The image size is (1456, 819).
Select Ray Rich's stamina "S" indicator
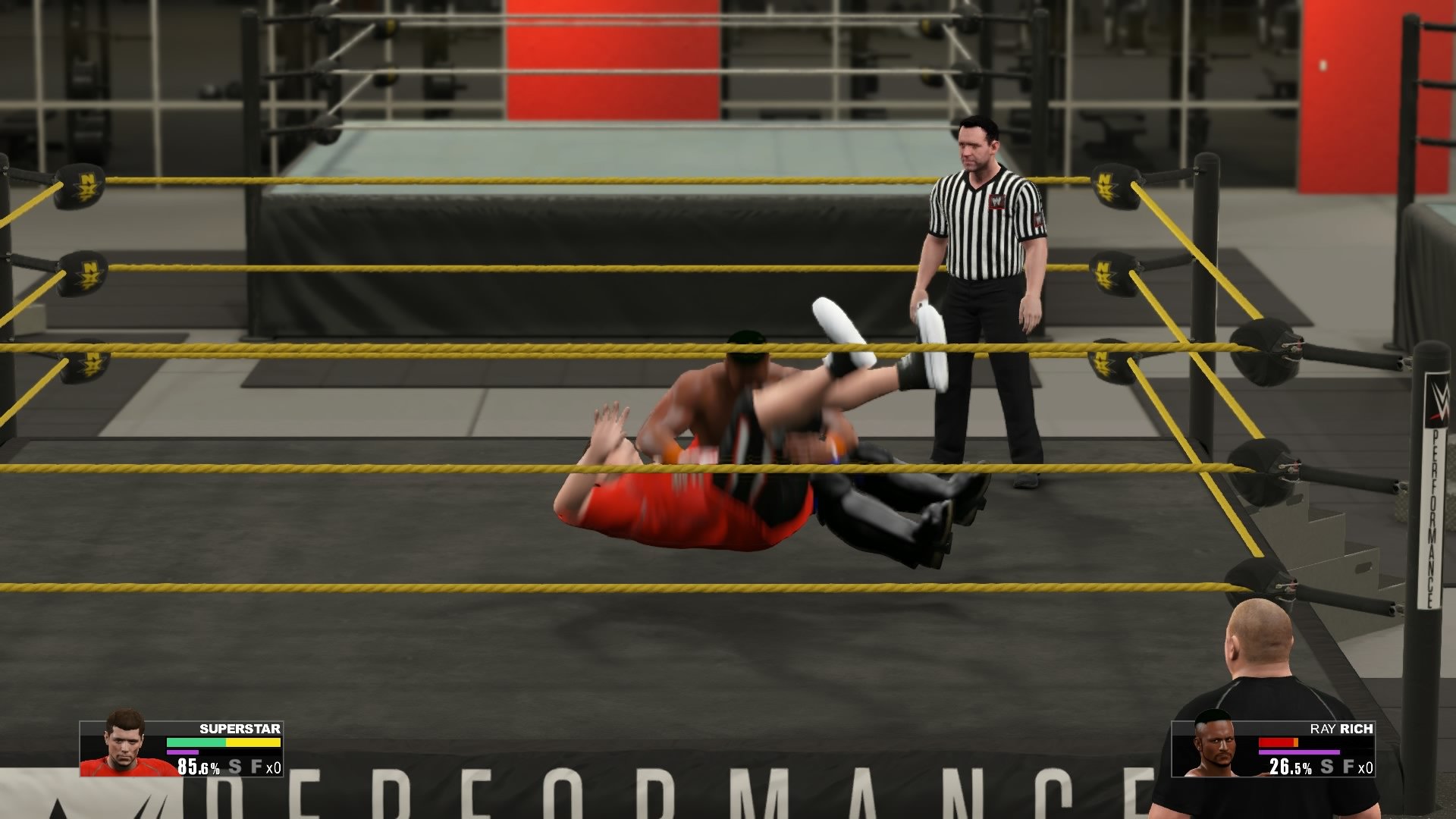point(1327,766)
